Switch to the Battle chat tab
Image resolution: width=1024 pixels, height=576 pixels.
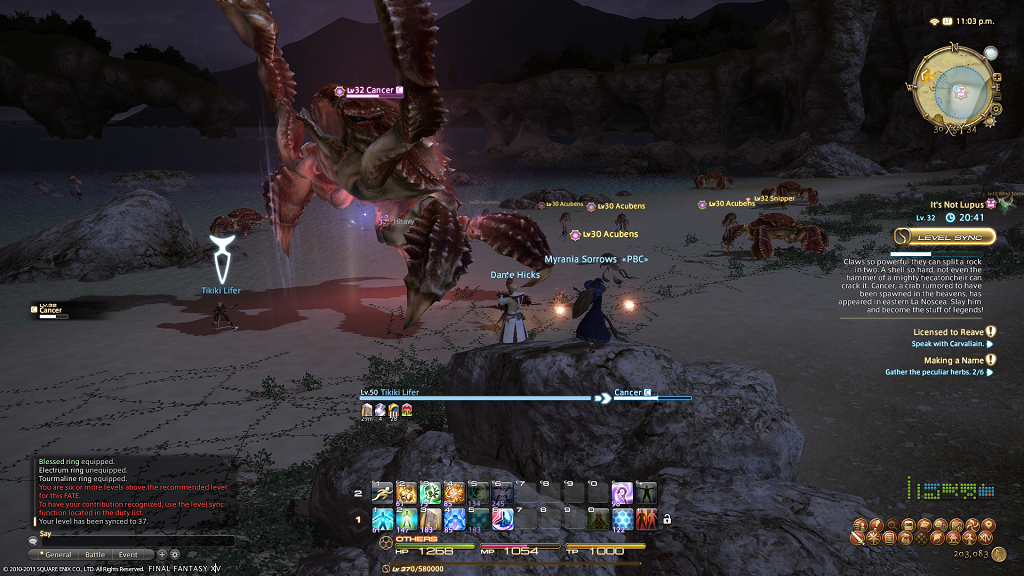94,554
